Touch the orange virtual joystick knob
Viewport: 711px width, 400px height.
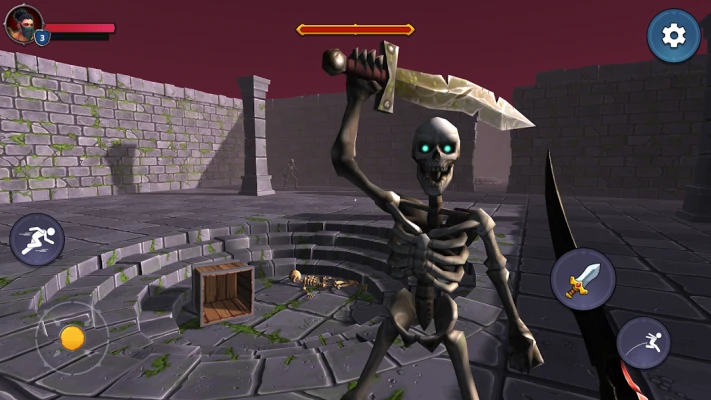tap(72, 338)
